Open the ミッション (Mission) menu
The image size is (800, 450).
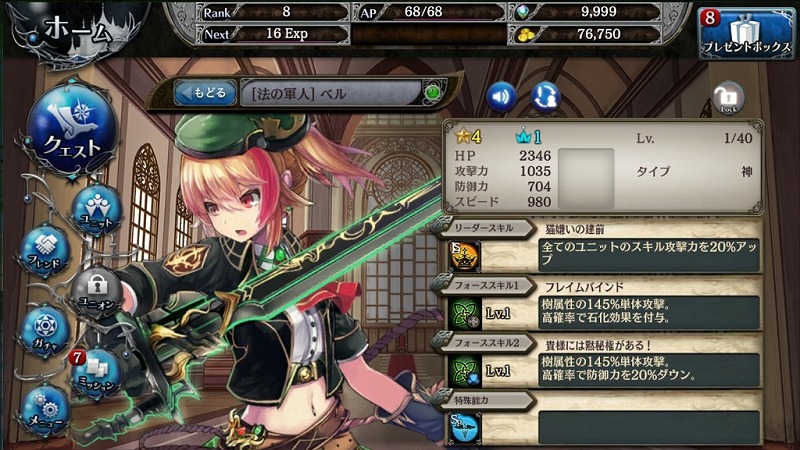click(97, 372)
